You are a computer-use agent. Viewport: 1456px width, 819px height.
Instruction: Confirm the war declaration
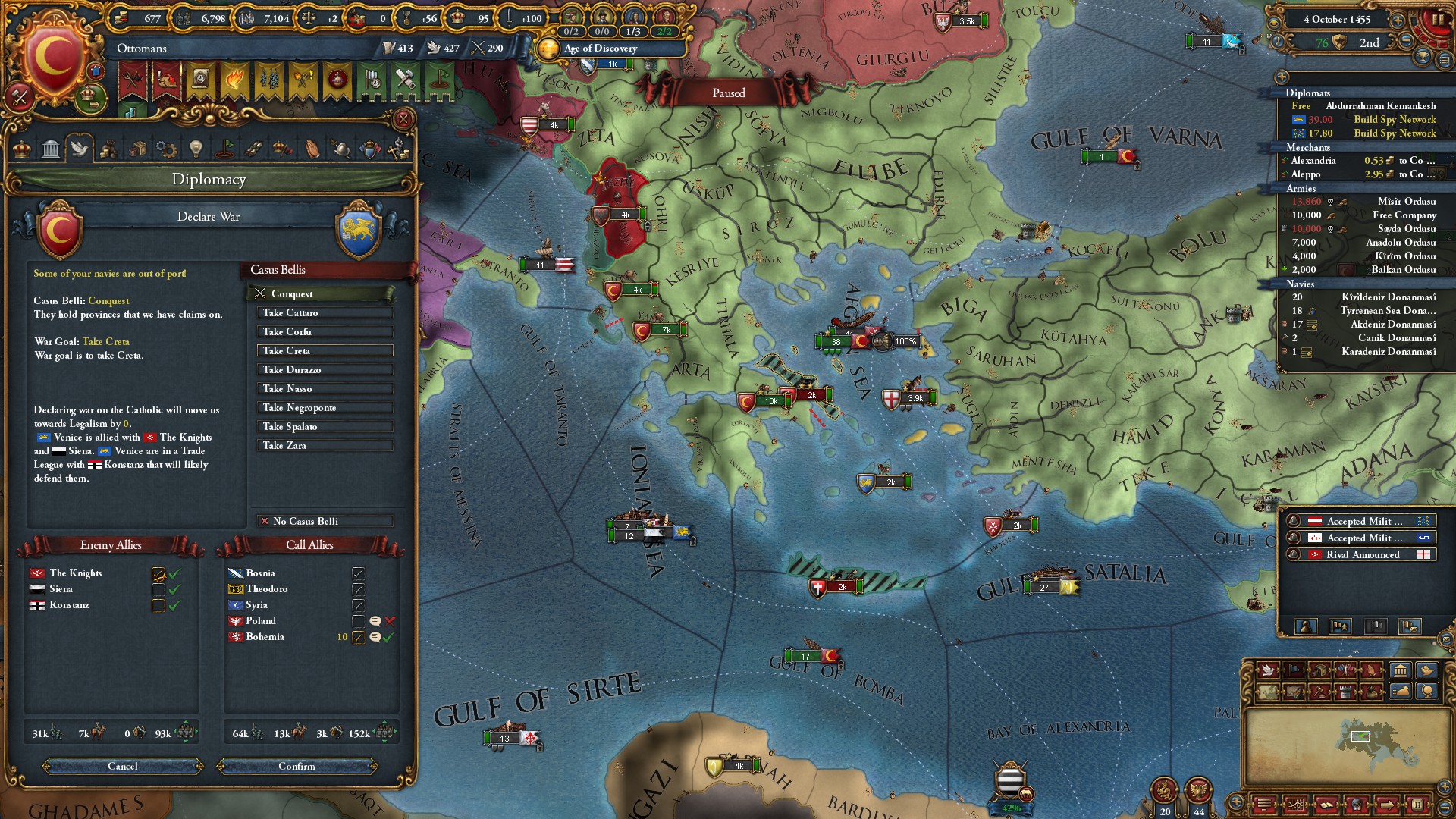click(x=297, y=767)
